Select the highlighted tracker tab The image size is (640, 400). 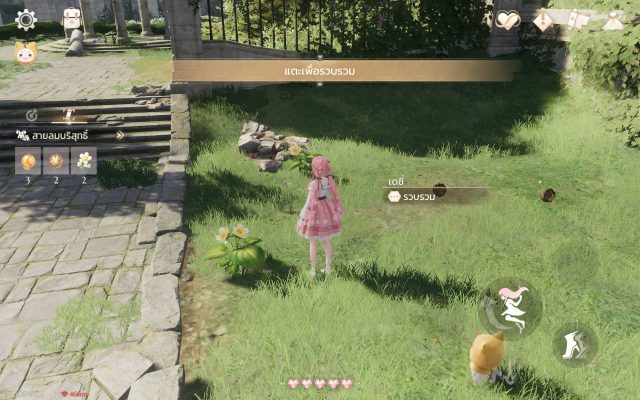point(69,115)
